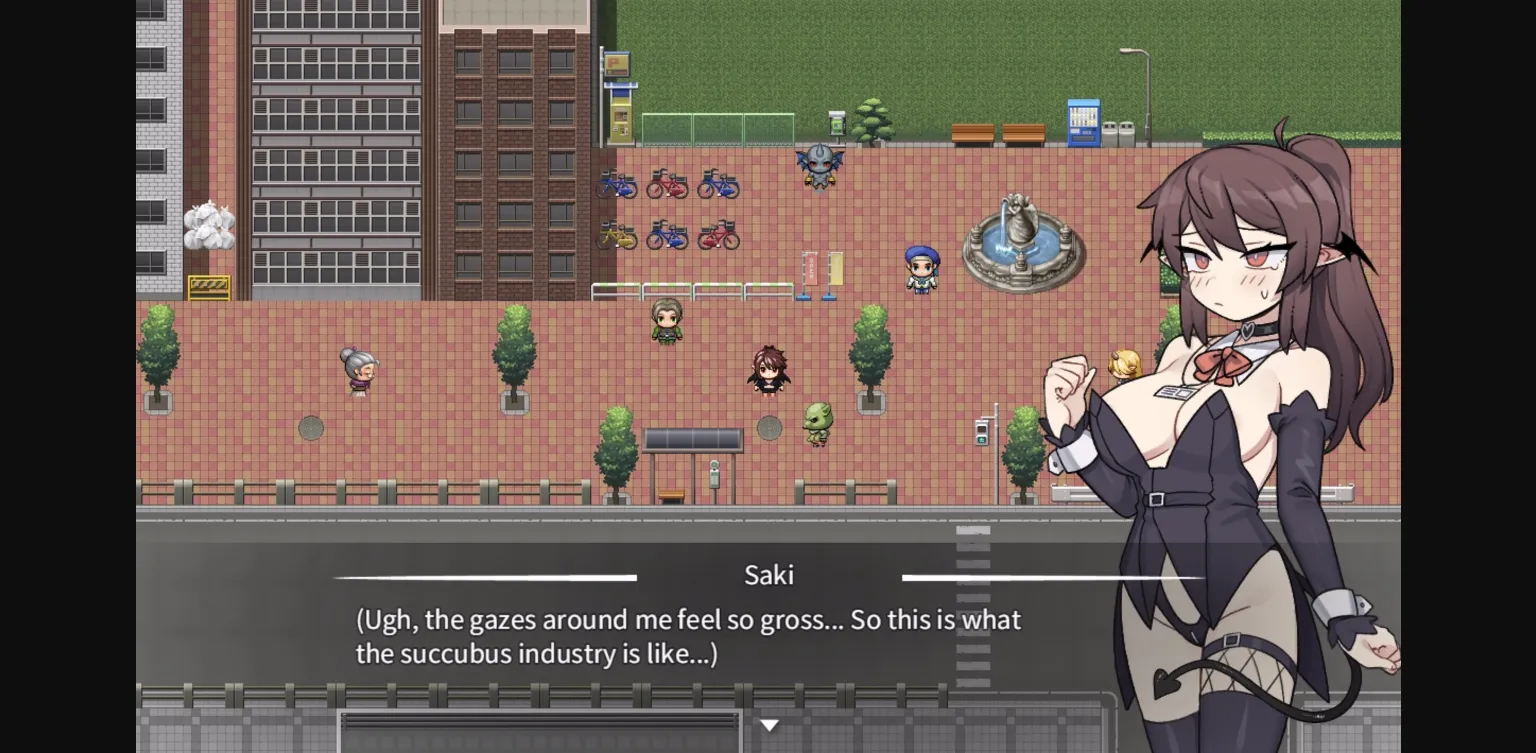Click the sailor-uniform NPC near the fountain

tap(920, 272)
